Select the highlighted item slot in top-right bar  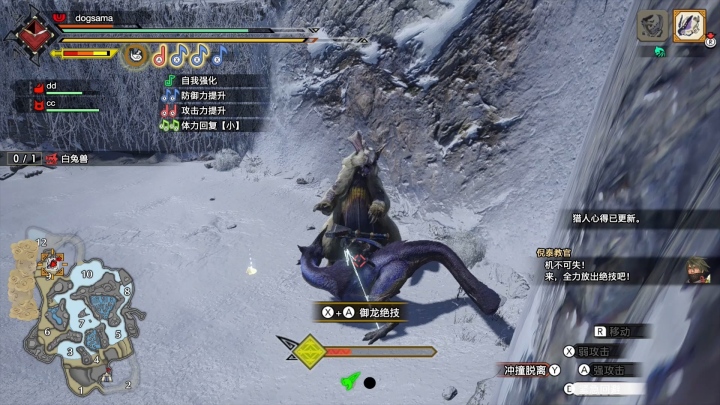click(x=689, y=25)
